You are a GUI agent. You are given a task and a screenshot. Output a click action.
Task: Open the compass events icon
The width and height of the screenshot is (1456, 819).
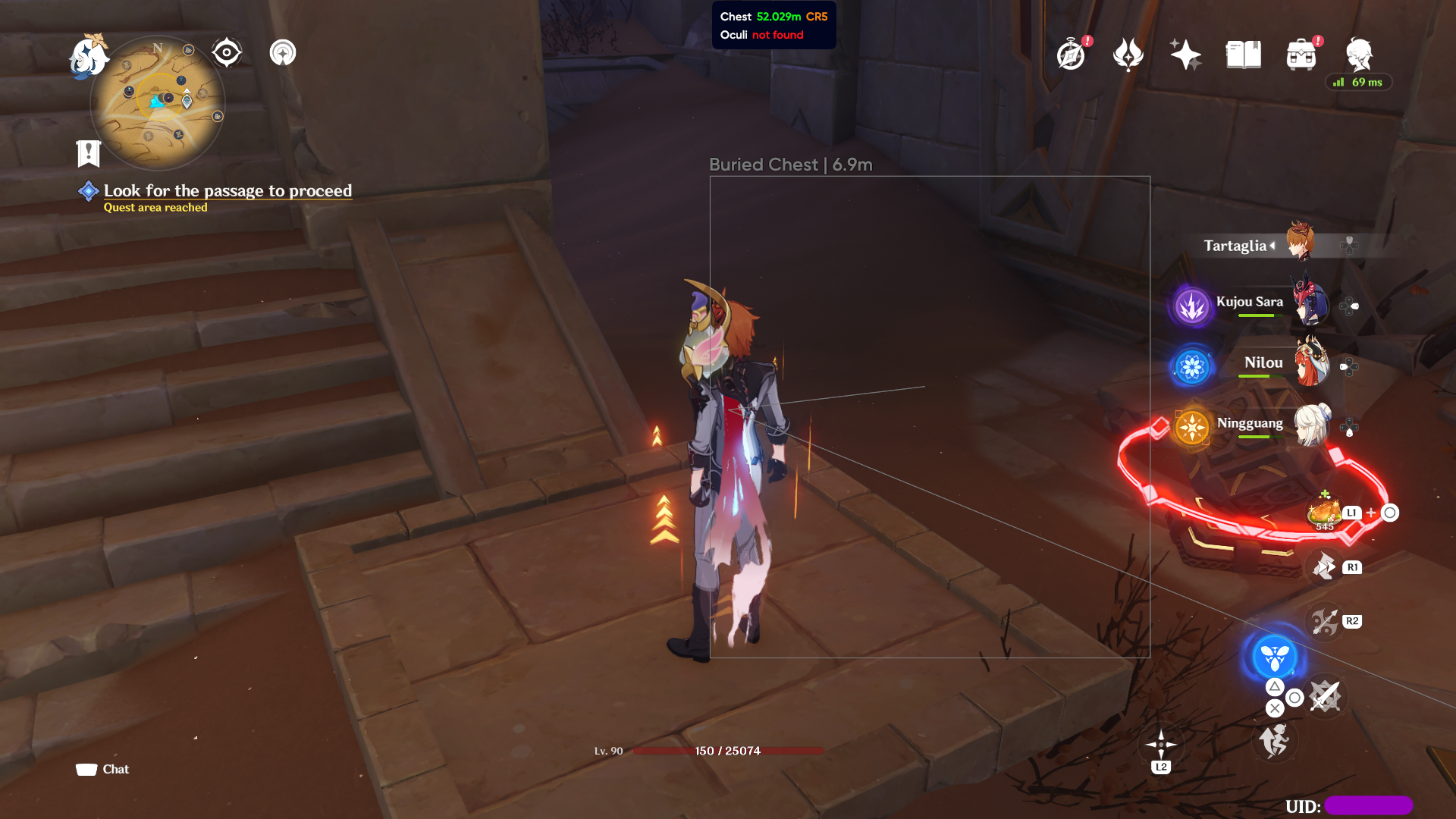pos(1071,55)
